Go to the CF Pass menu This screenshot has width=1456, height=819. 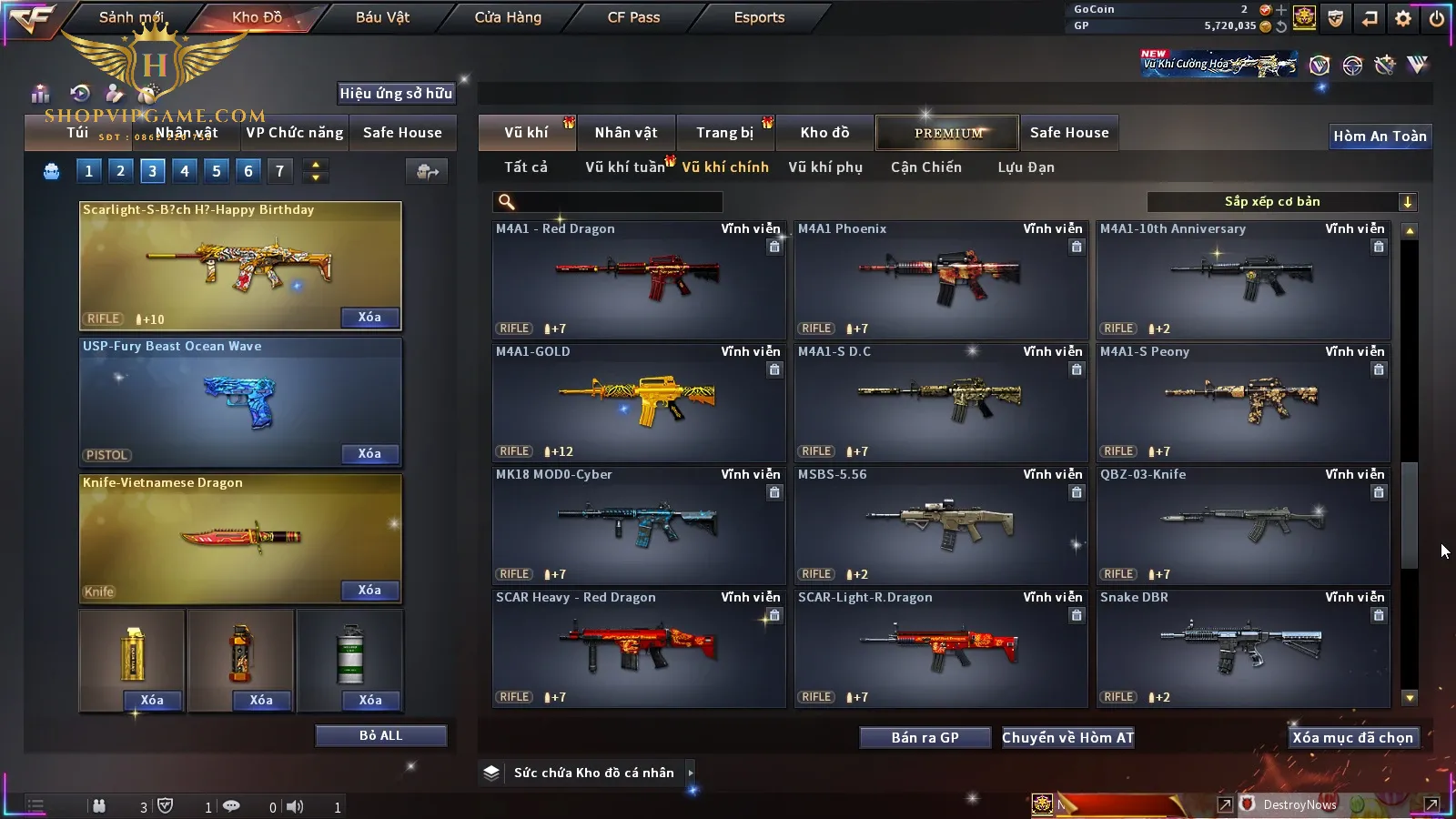pos(633,17)
